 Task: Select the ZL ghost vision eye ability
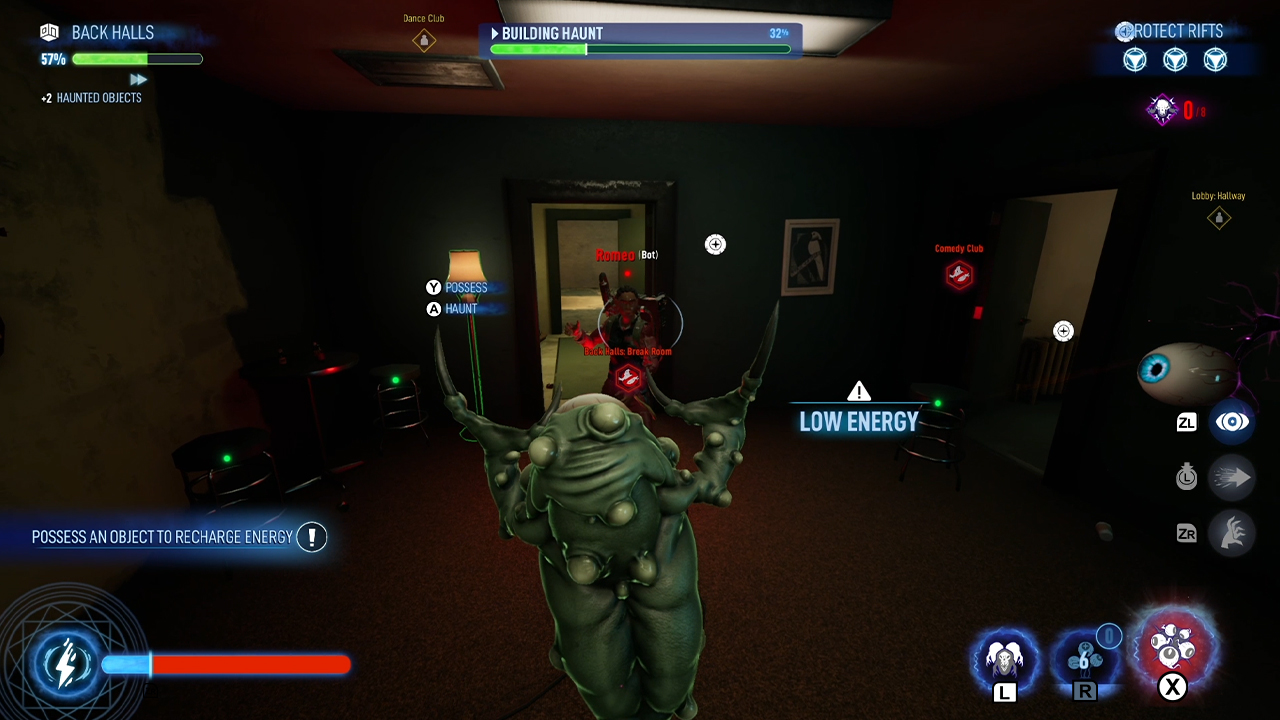tap(1232, 421)
